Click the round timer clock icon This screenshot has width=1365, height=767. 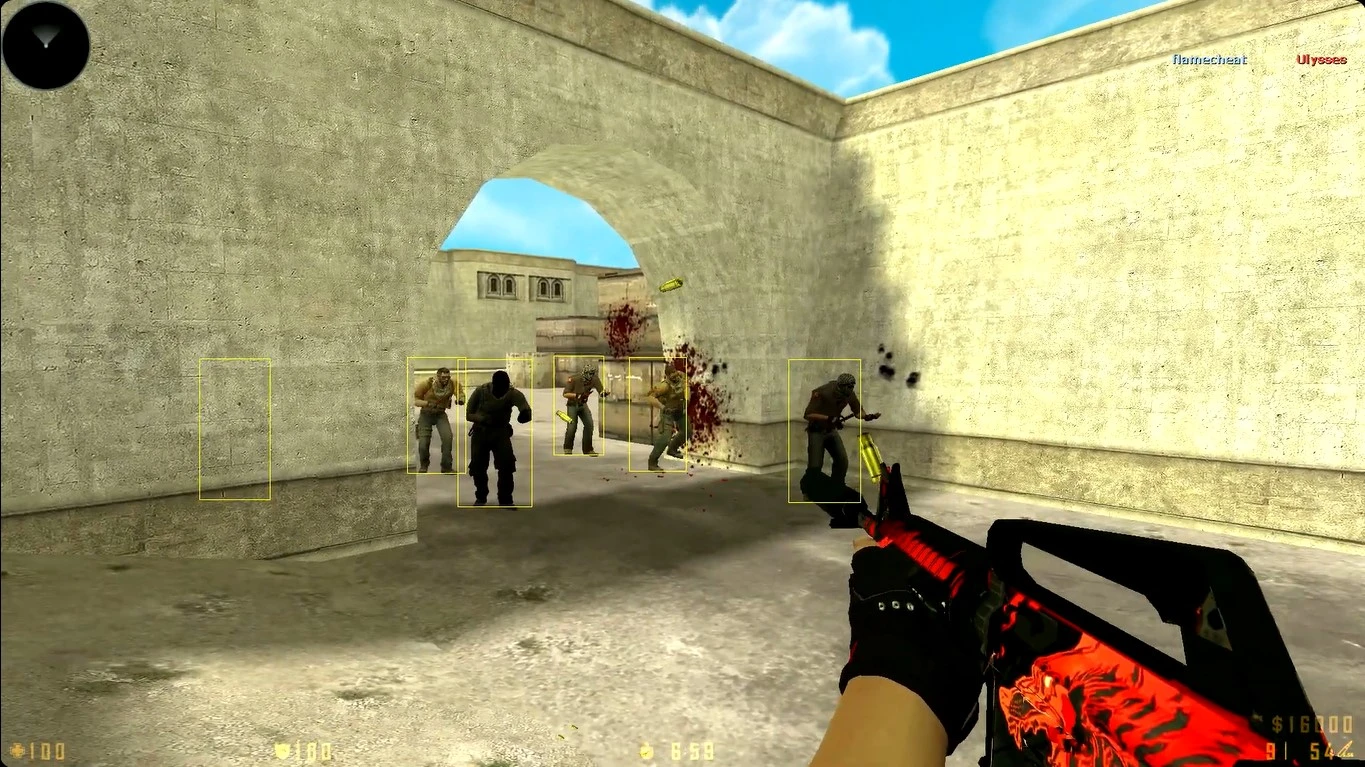click(x=645, y=751)
